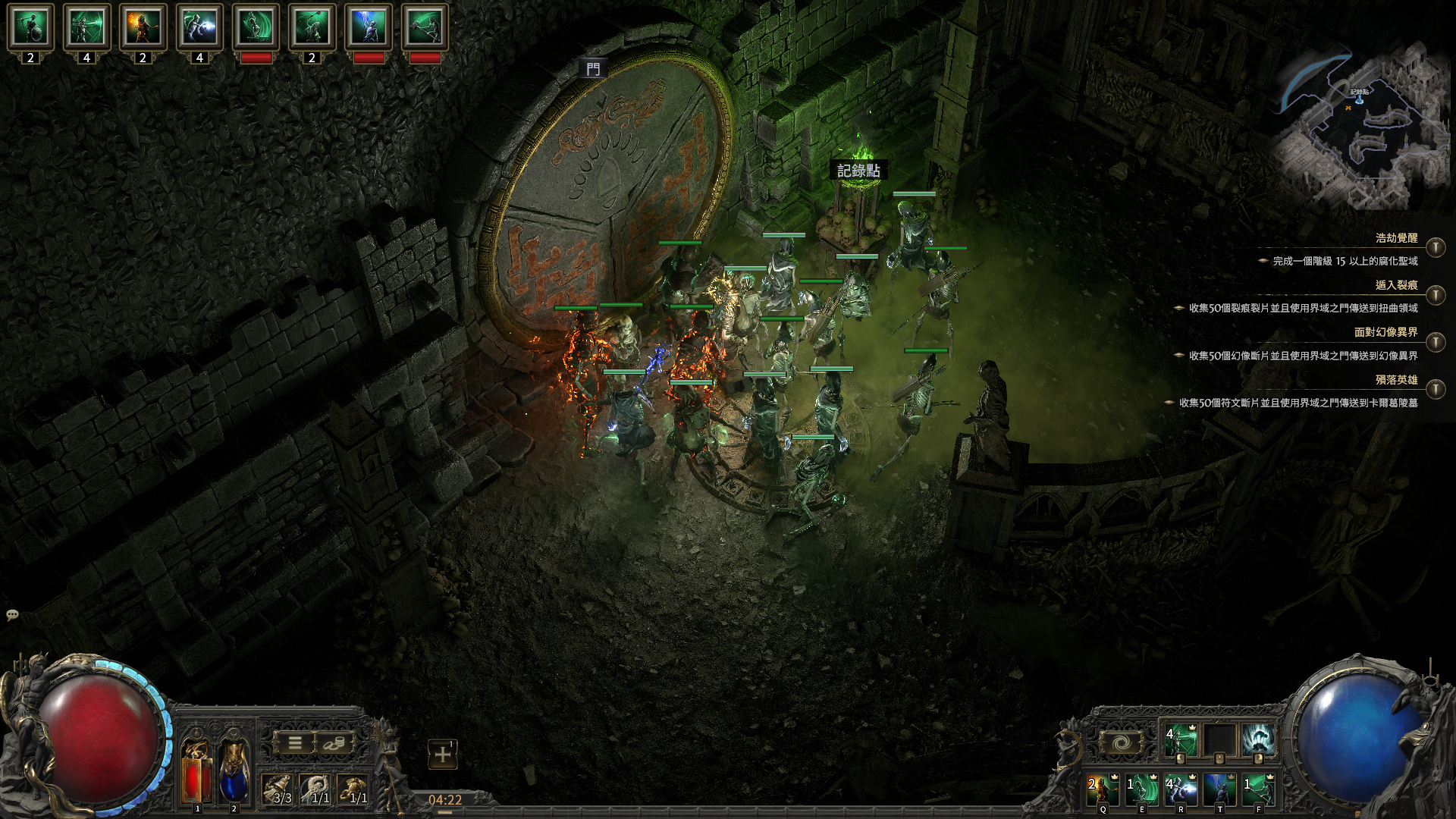The image size is (1456, 819).
Task: Open the chat speech bubble icon
Action: (x=12, y=615)
